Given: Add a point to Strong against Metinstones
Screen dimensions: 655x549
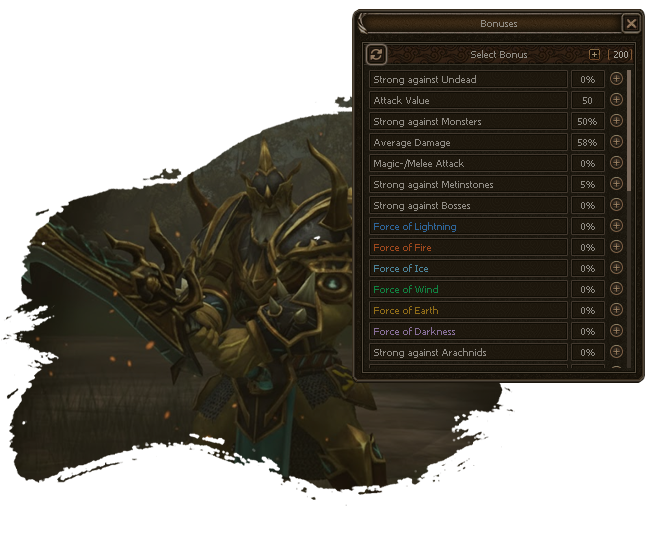Looking at the screenshot, I should [616, 184].
